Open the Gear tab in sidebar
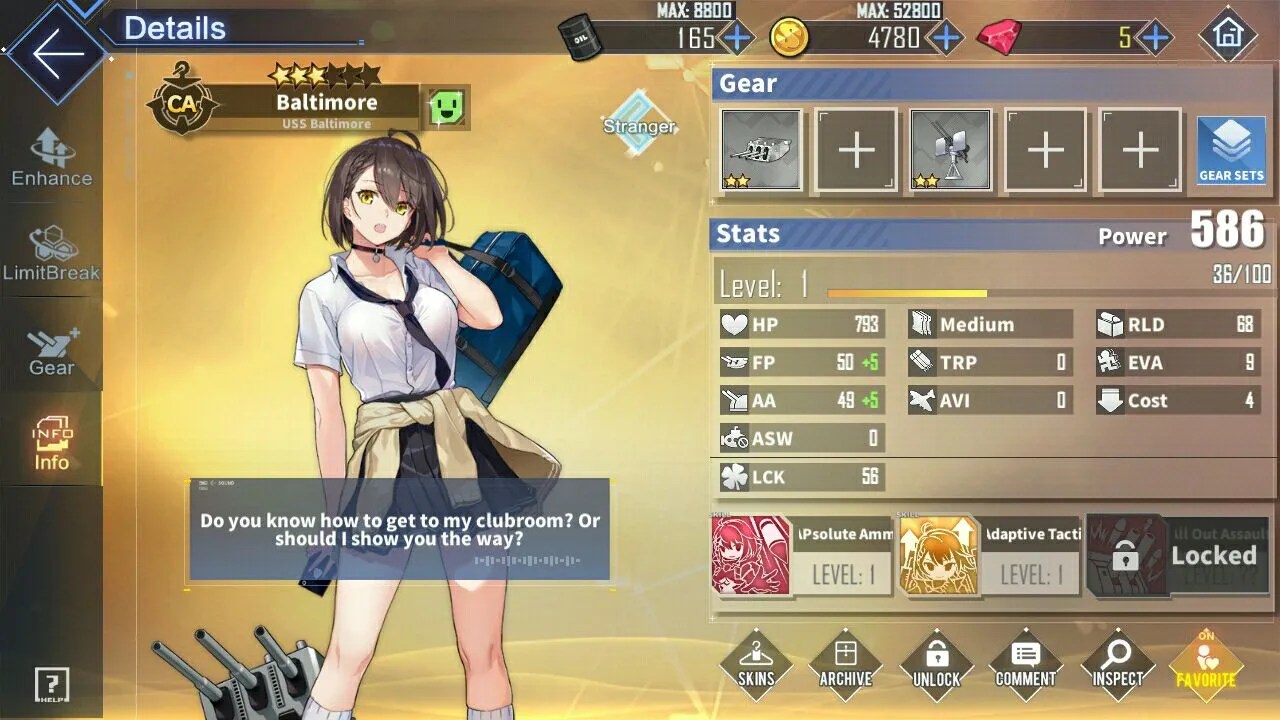The width and height of the screenshot is (1280, 720). 51,351
